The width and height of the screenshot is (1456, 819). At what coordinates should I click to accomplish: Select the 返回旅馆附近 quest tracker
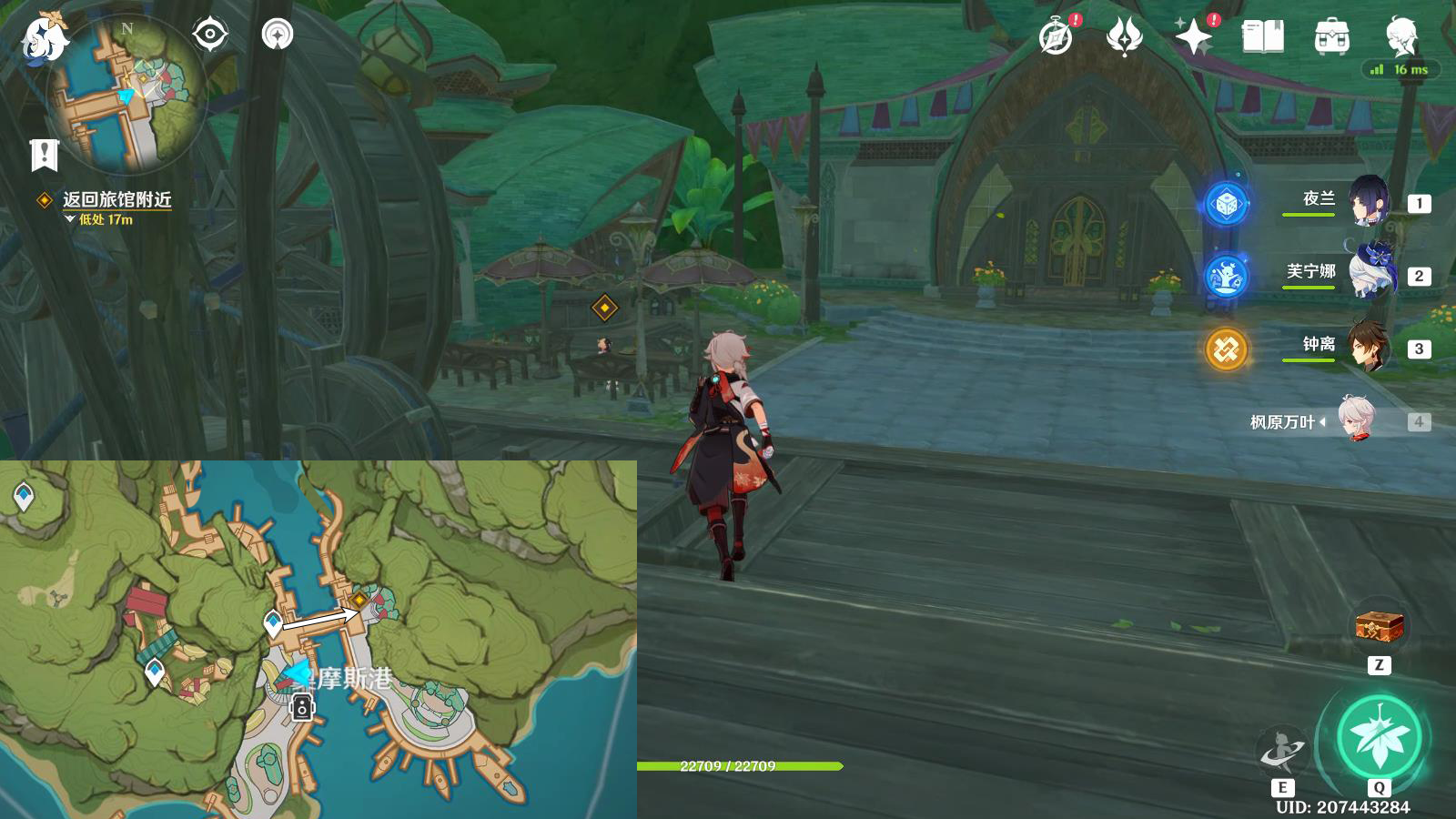[116, 199]
